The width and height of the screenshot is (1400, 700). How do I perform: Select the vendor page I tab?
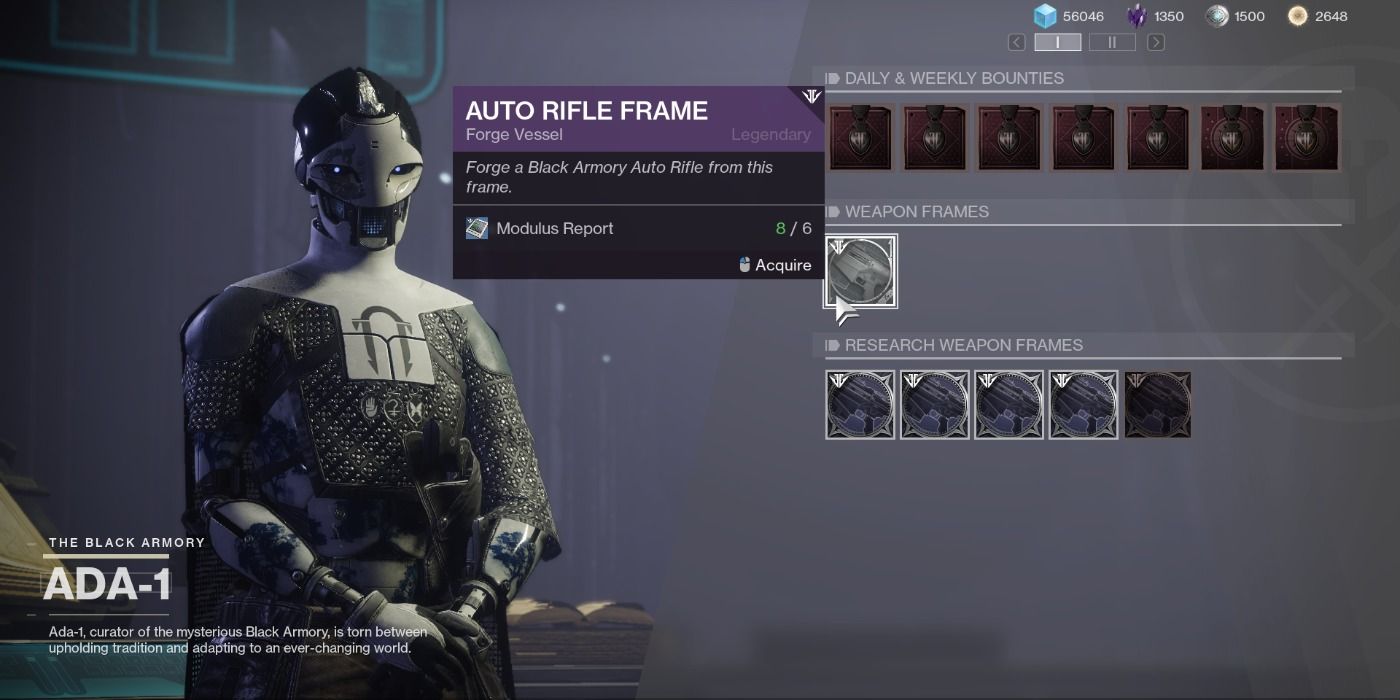(x=1057, y=42)
